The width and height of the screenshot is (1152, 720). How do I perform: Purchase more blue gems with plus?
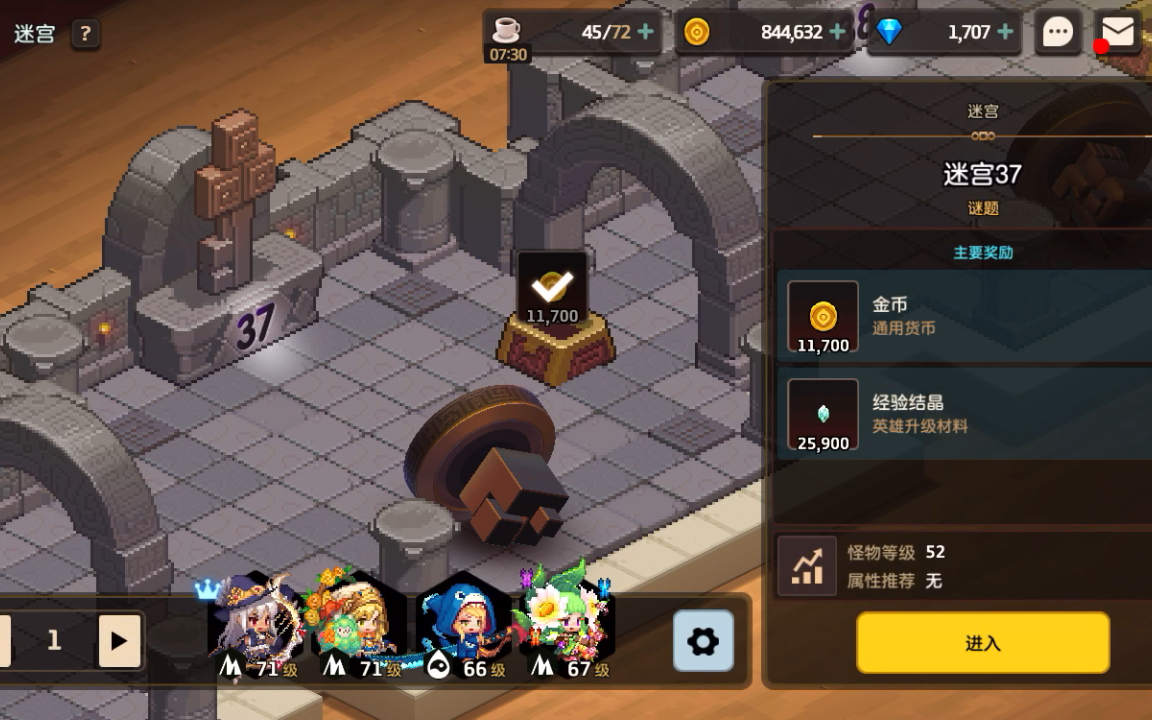point(1005,32)
